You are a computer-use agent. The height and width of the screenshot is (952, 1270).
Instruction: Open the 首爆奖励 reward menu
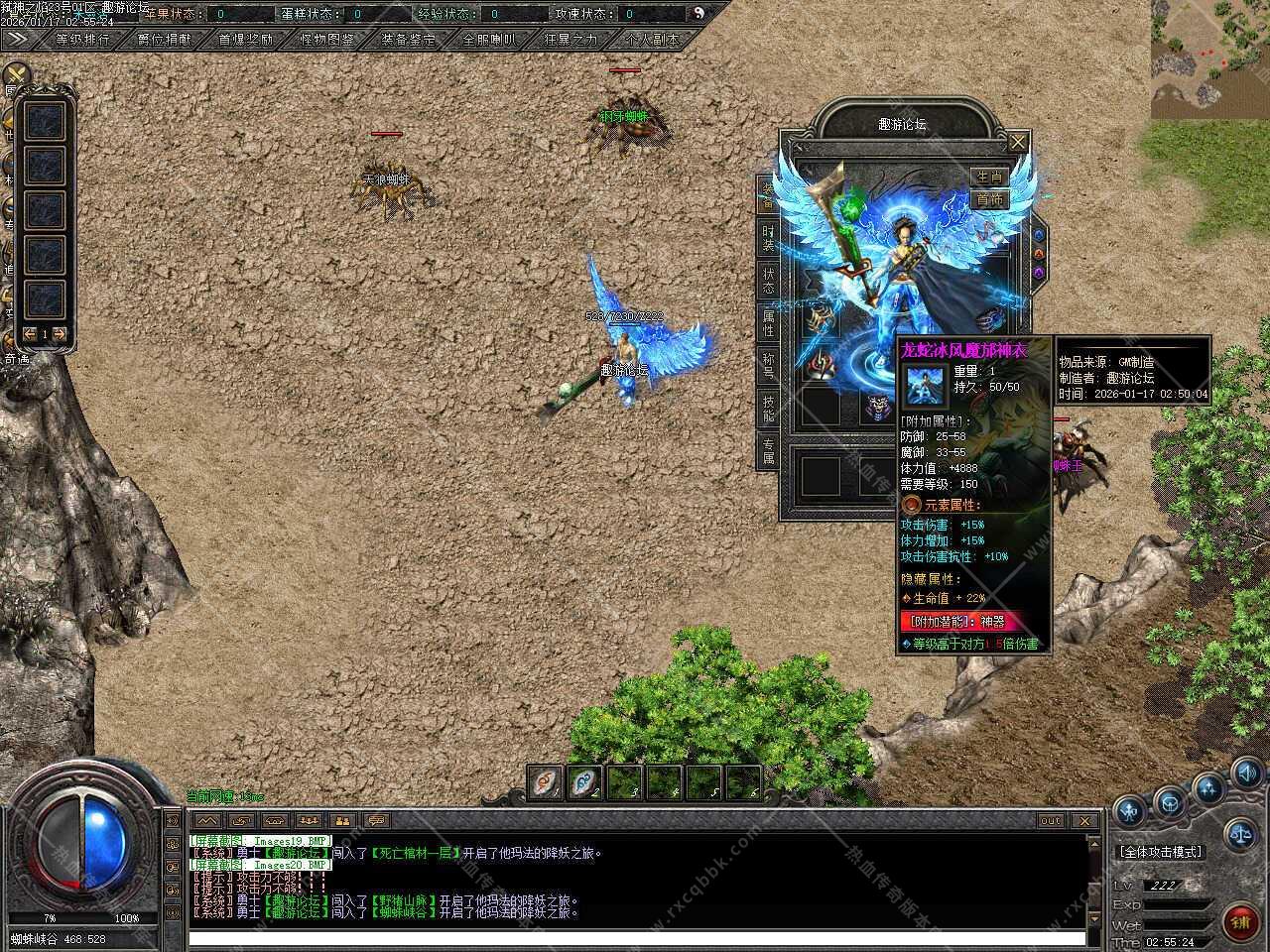[245, 40]
